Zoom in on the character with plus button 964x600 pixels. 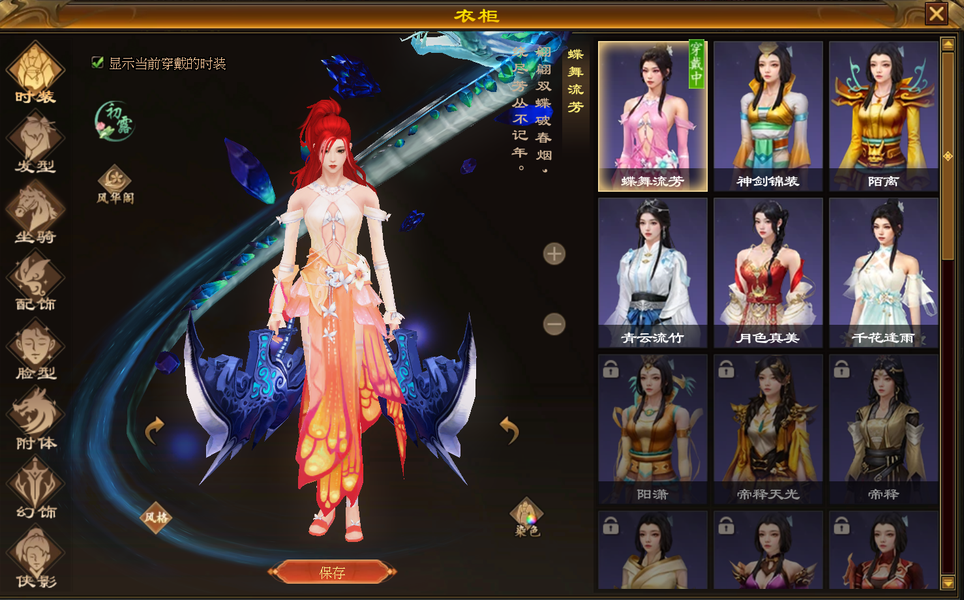pos(554,253)
